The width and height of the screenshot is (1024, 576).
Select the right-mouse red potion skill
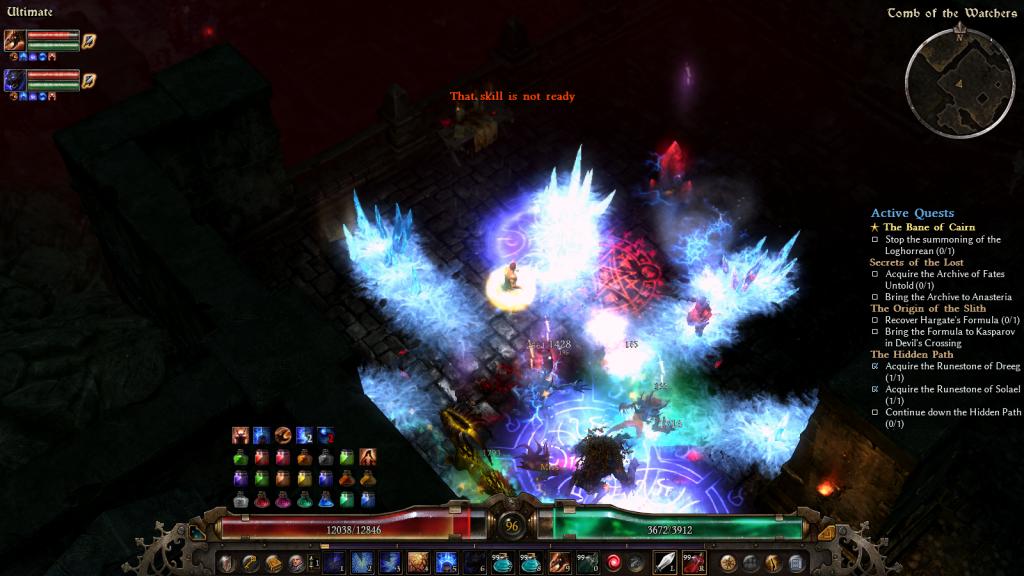tap(694, 562)
